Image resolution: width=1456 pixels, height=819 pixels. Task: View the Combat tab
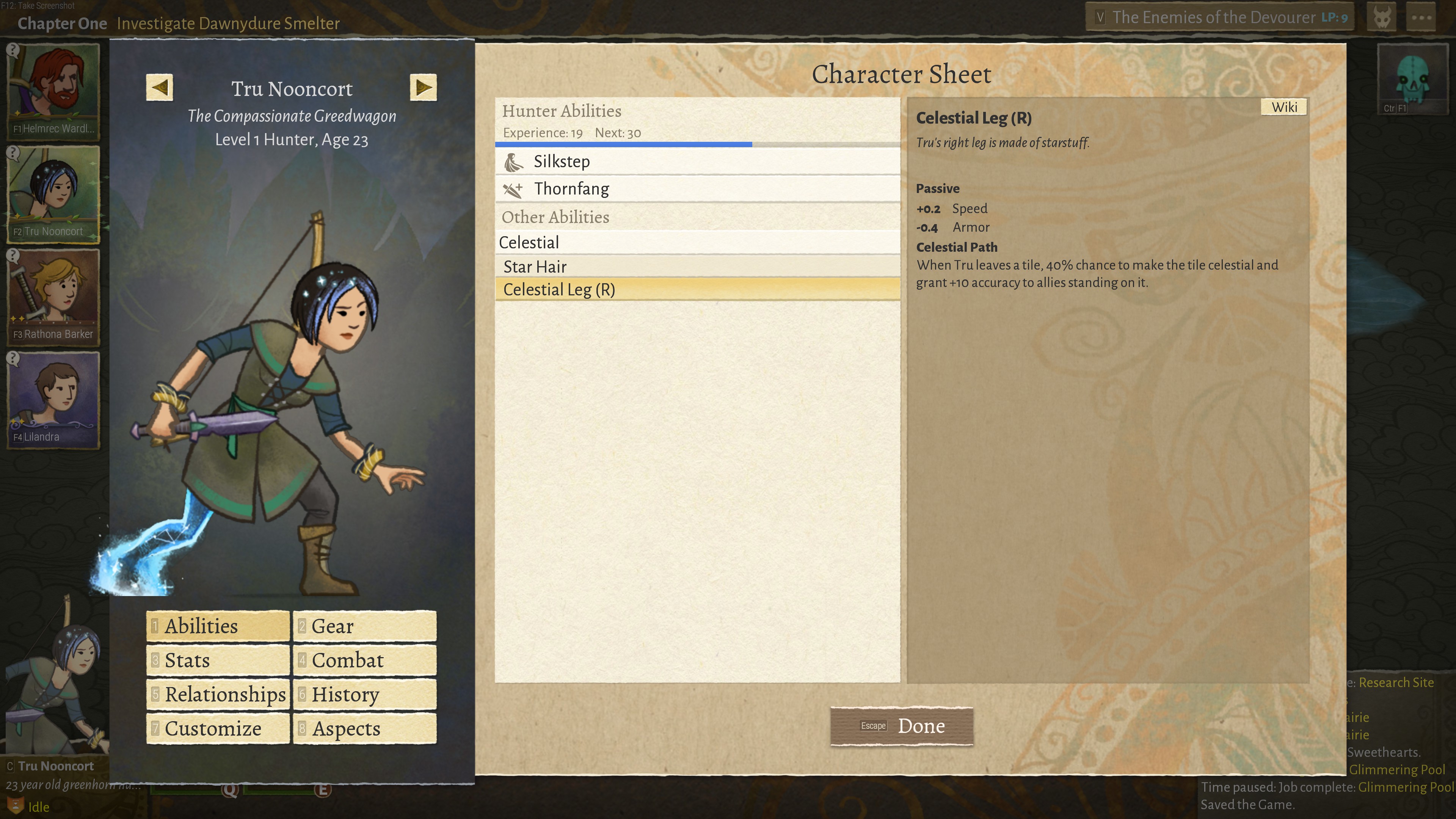364,660
